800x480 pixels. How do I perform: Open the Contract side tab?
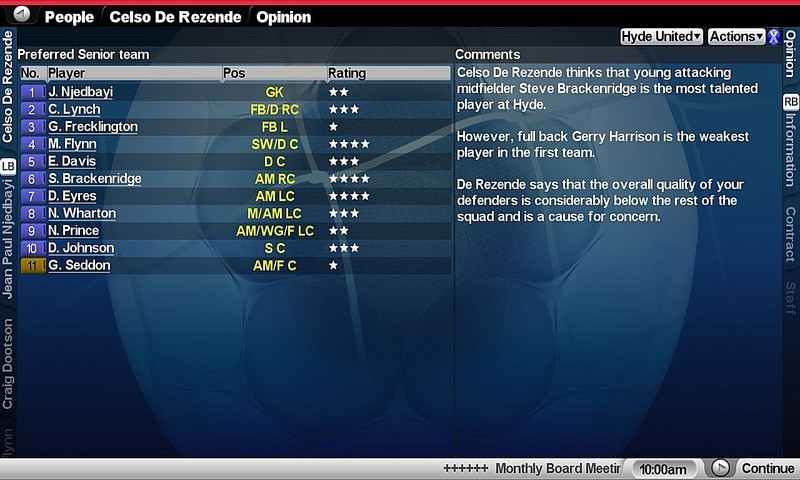790,233
